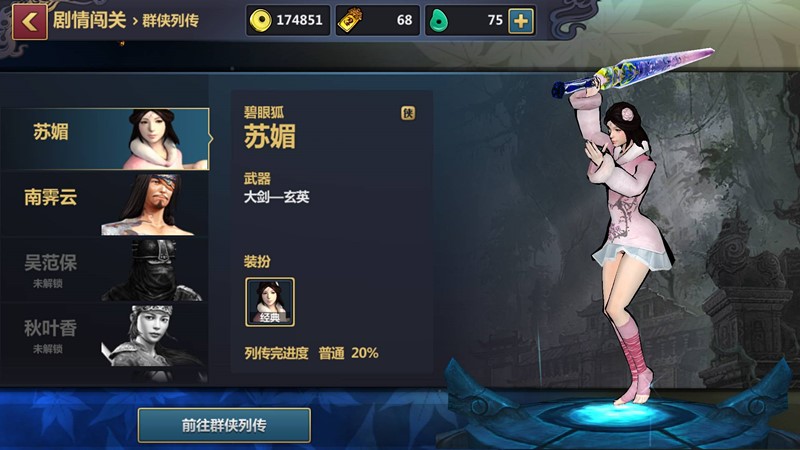Pick locked character 秋叶香

105,334
